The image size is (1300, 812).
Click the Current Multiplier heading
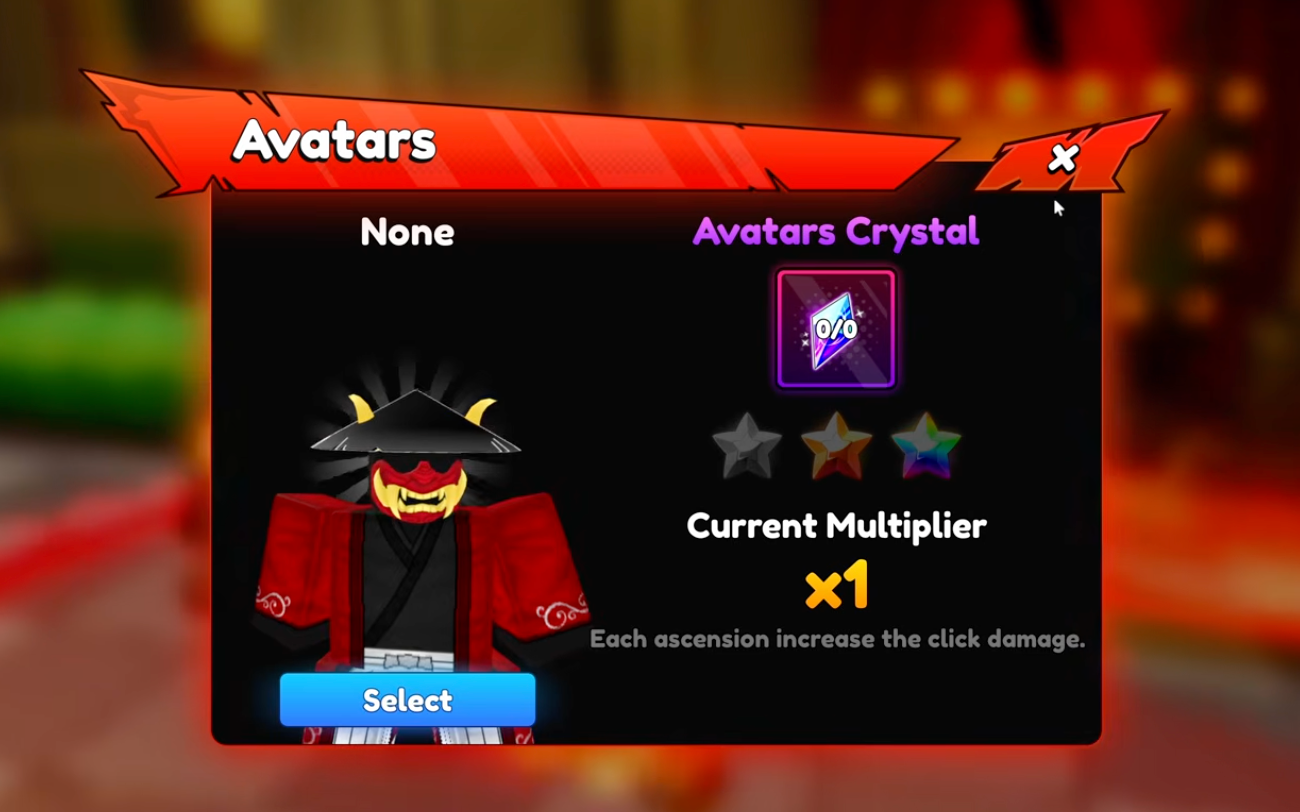click(836, 525)
